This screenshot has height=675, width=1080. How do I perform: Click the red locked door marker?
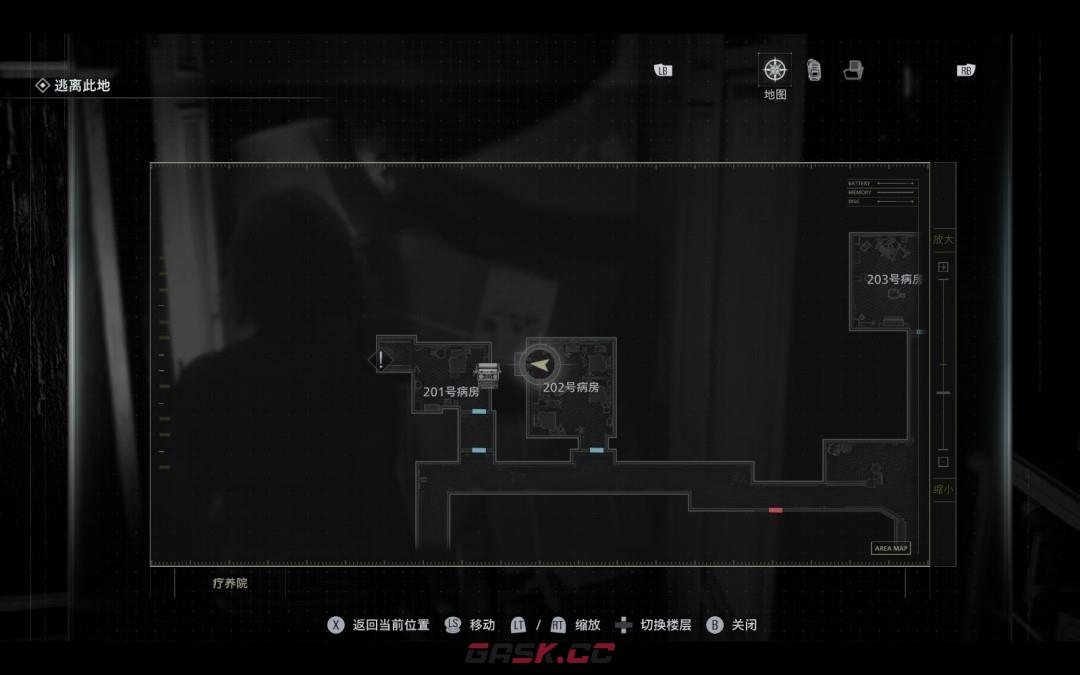[775, 510]
